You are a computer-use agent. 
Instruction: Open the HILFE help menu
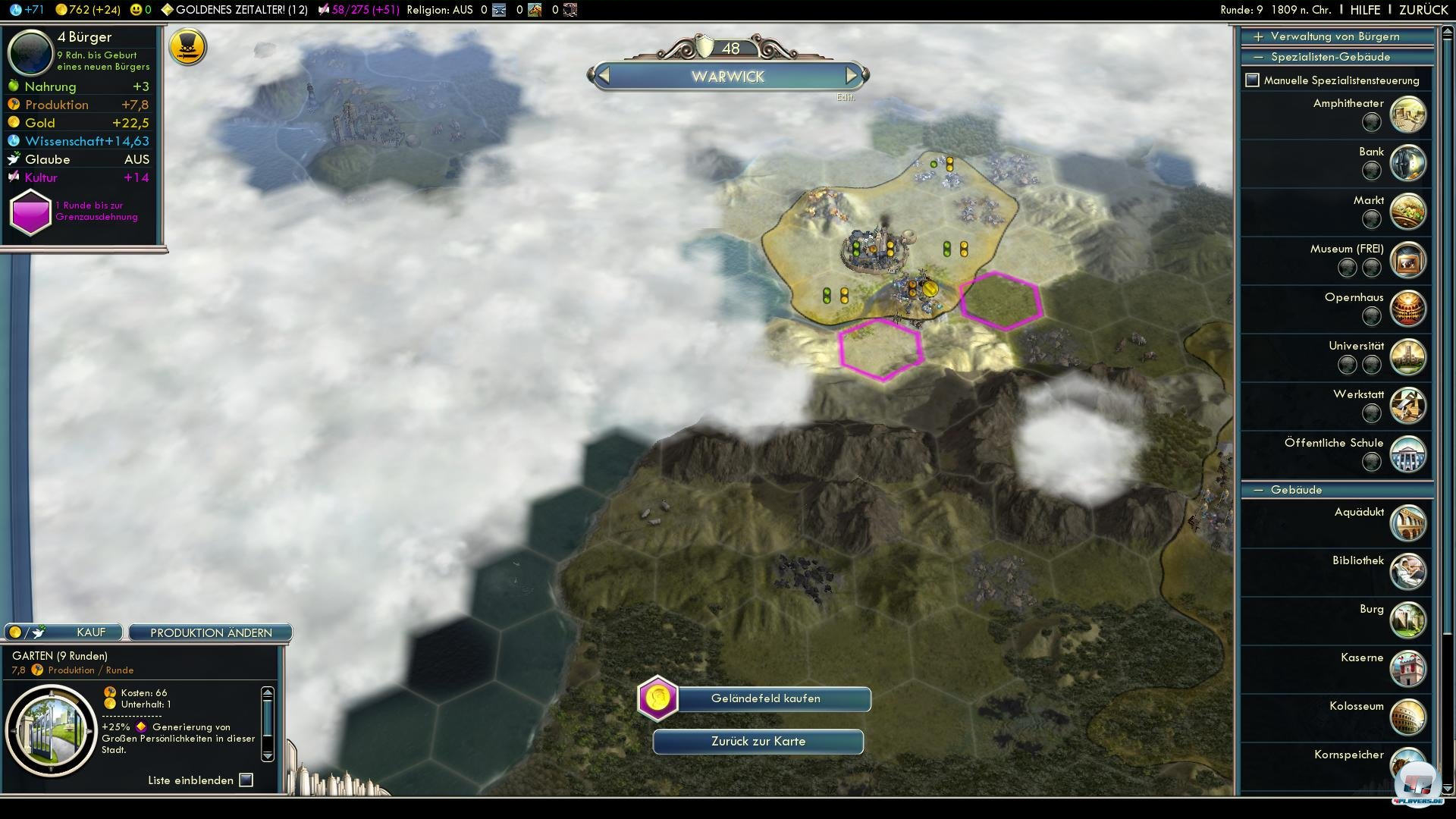point(1365,10)
